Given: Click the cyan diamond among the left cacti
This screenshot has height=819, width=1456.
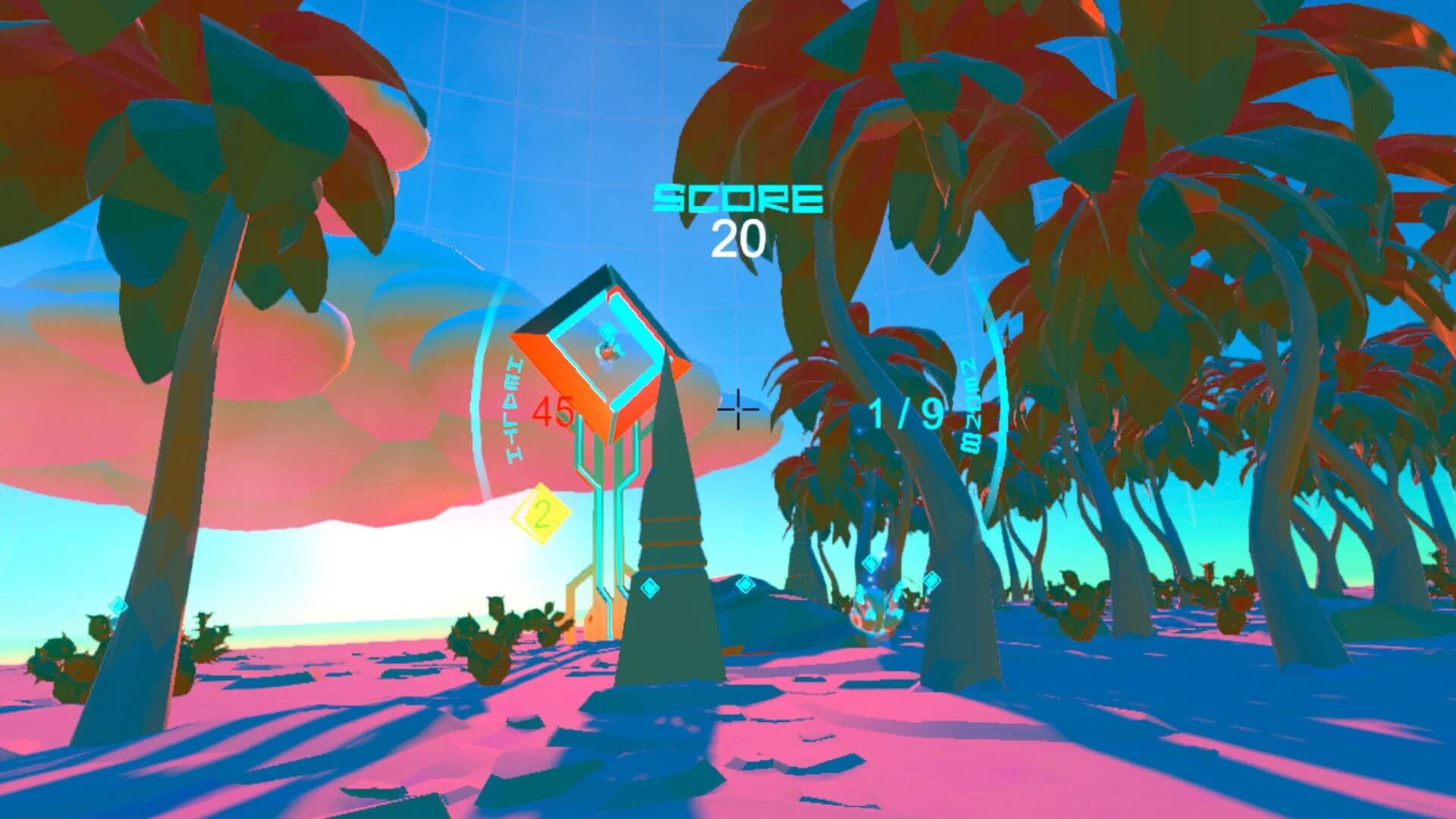Looking at the screenshot, I should click(x=118, y=604).
